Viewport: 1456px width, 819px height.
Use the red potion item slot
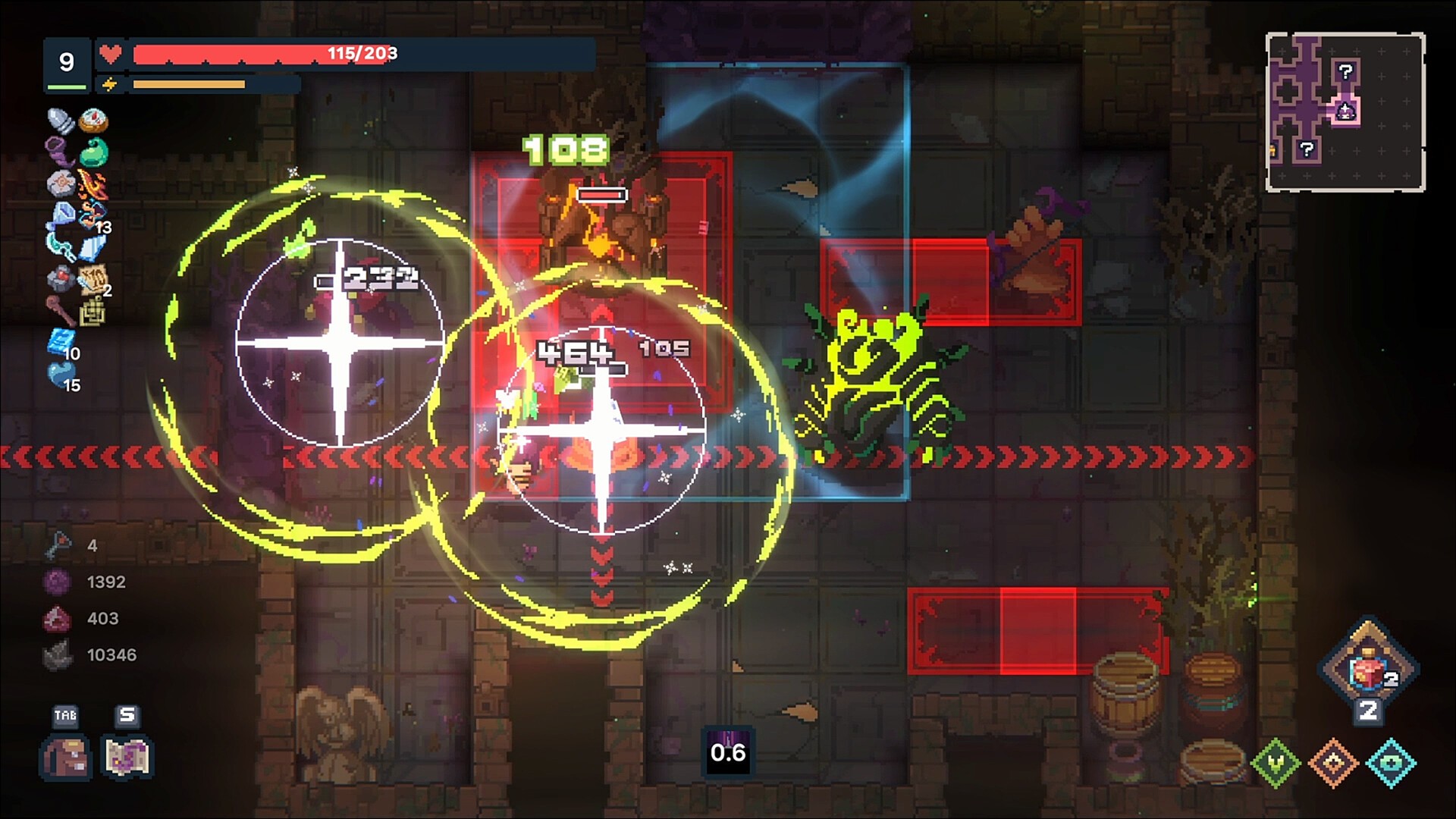pos(1368,669)
